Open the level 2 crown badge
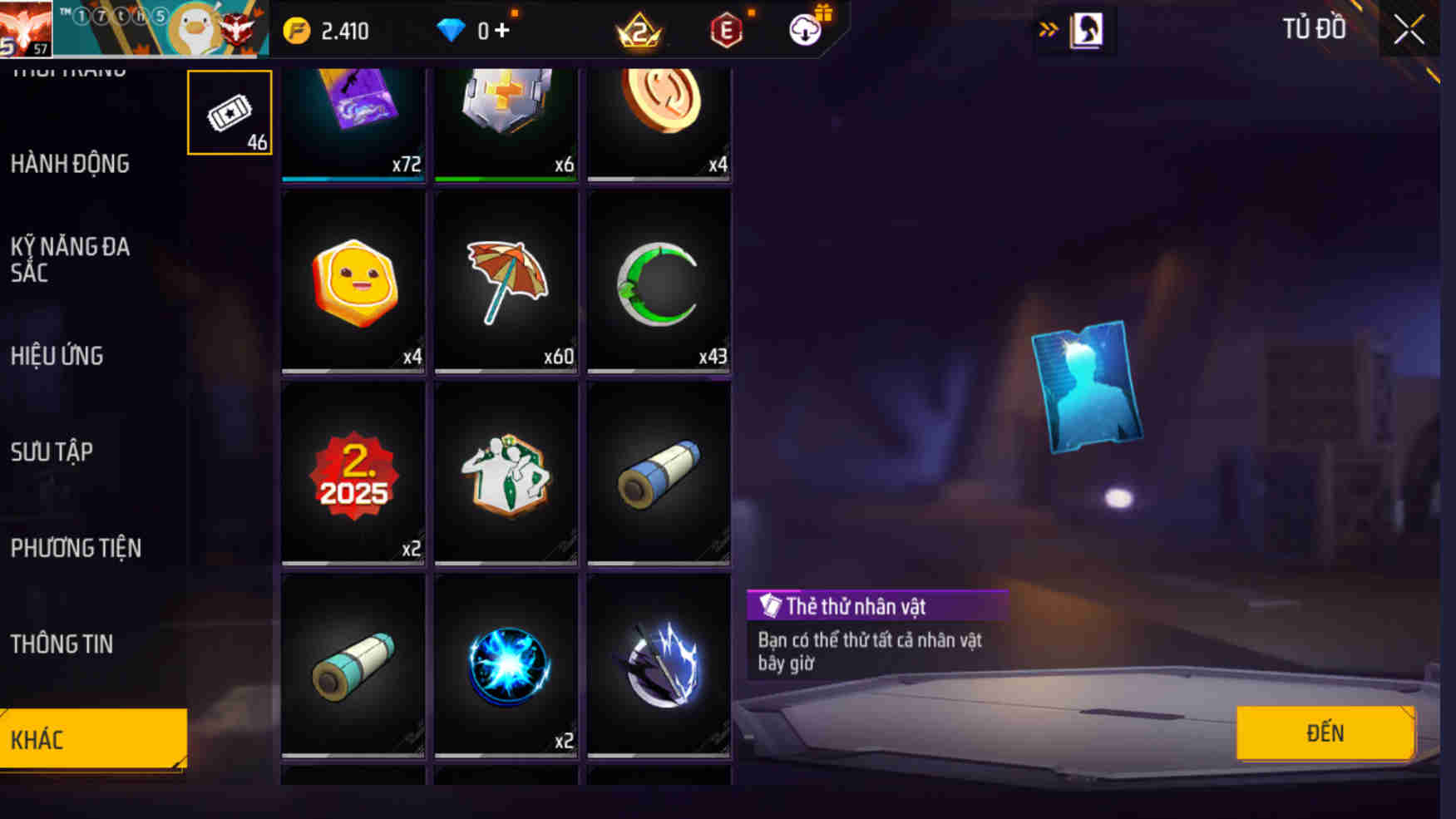This screenshot has width=1456, height=819. pyautogui.click(x=639, y=28)
